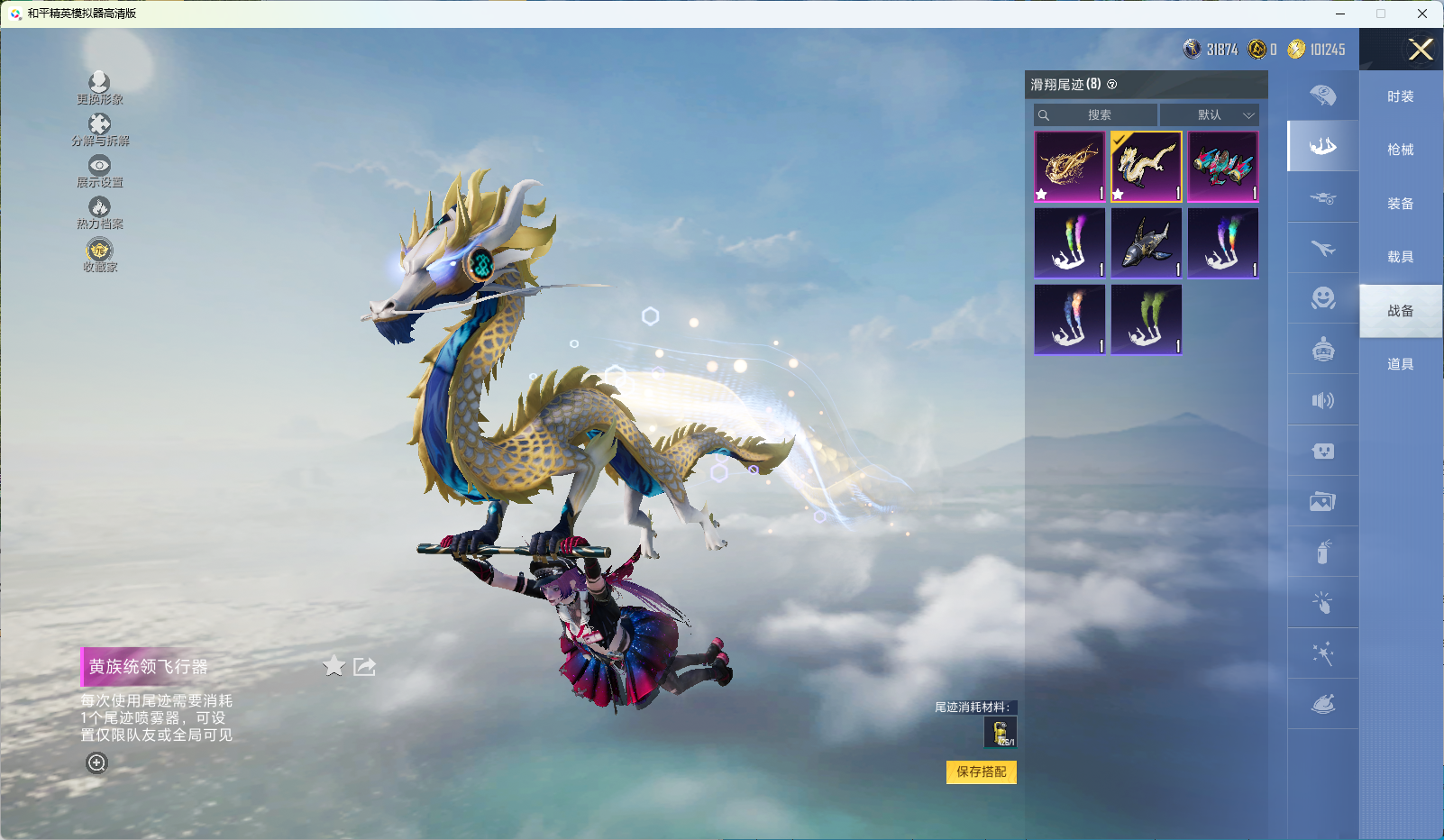Click the 搜索 search field
This screenshot has height=840, width=1444.
click(x=1097, y=115)
